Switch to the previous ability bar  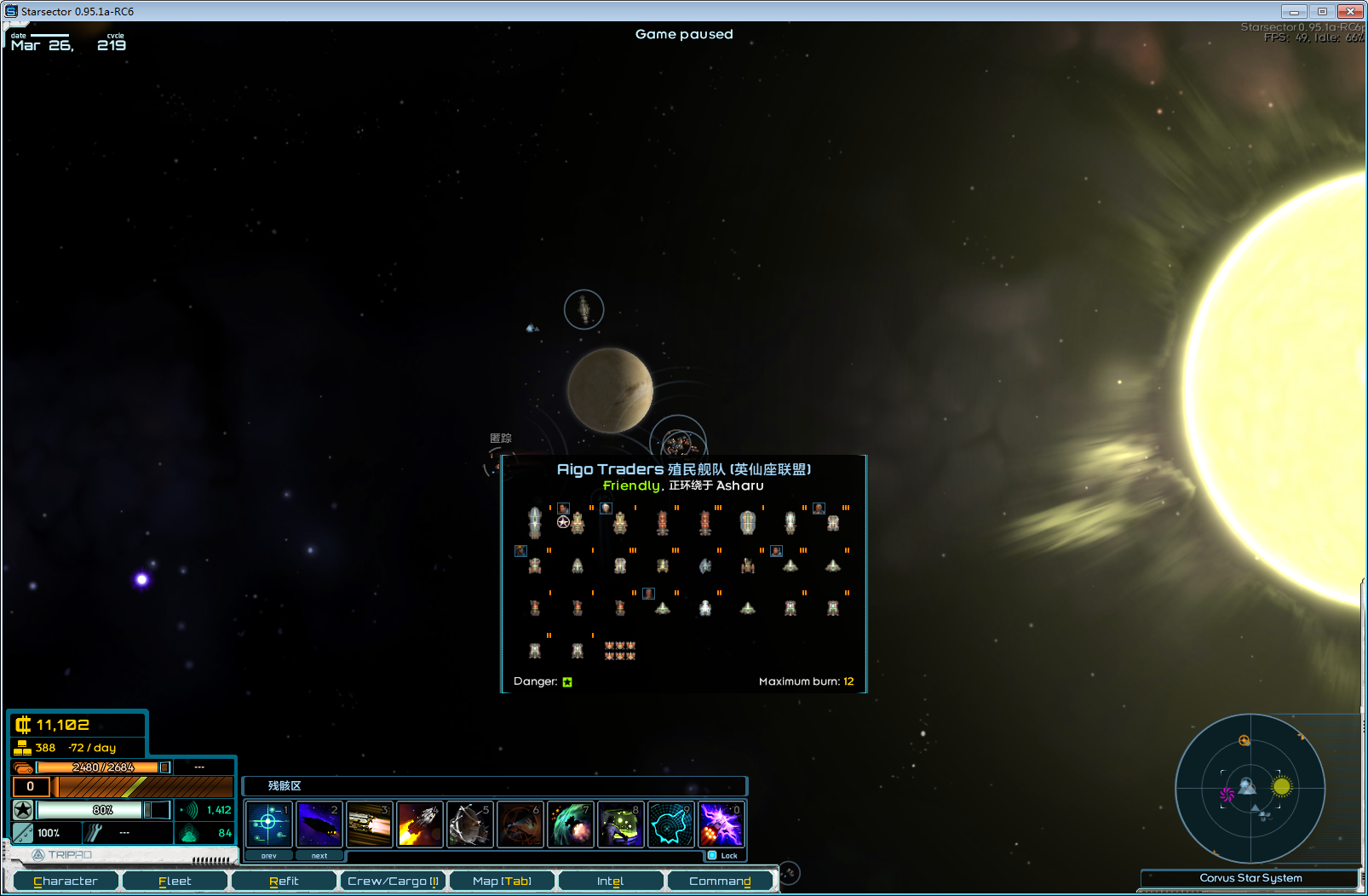(269, 855)
